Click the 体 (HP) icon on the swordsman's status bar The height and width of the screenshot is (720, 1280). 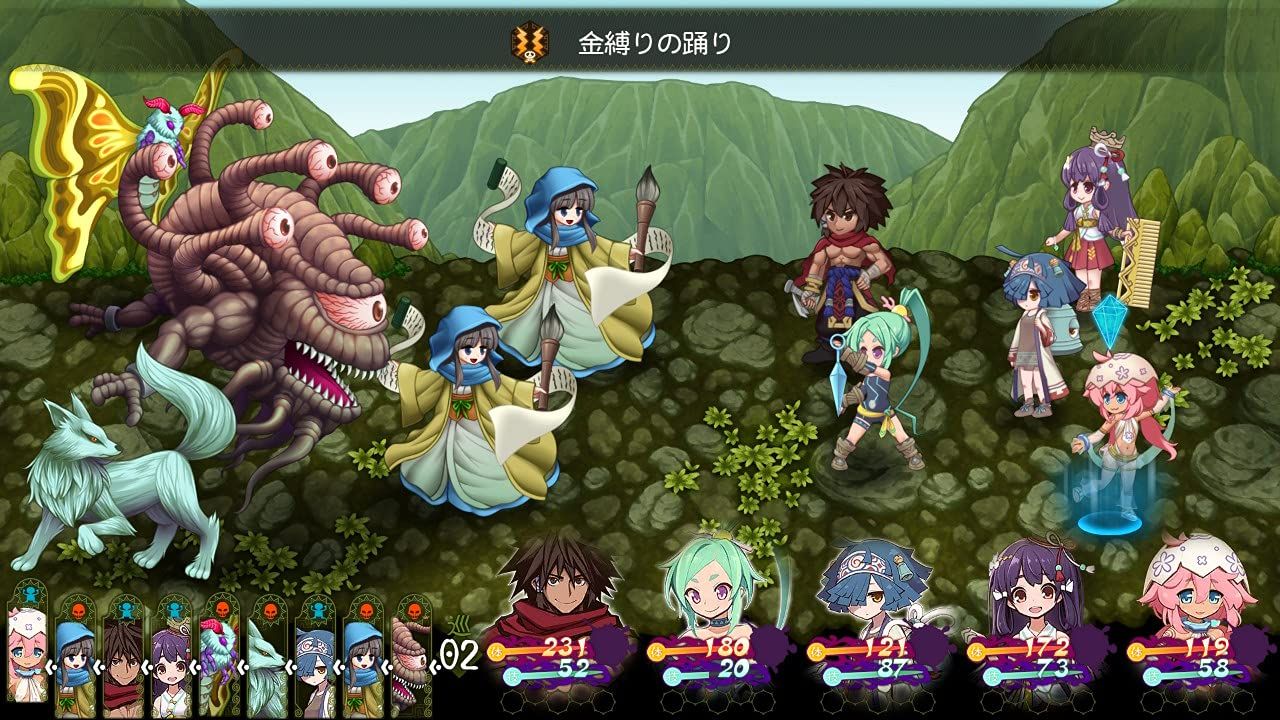[496, 650]
